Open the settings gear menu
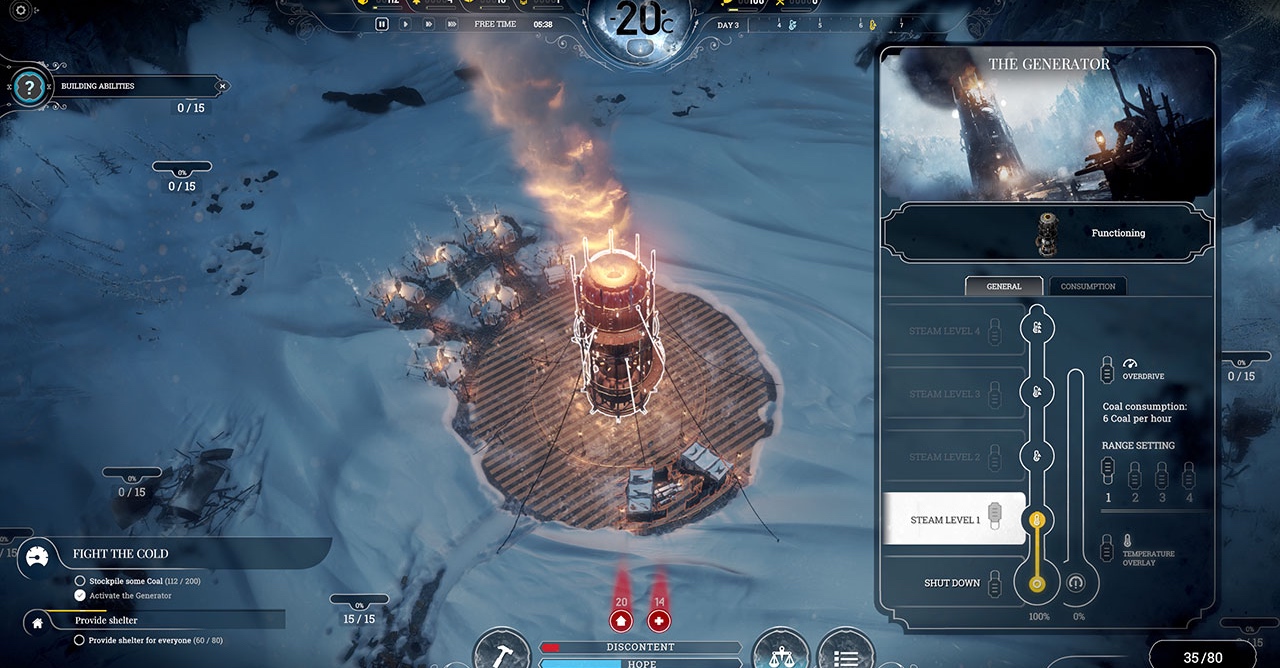Viewport: 1280px width, 668px height. coord(20,10)
